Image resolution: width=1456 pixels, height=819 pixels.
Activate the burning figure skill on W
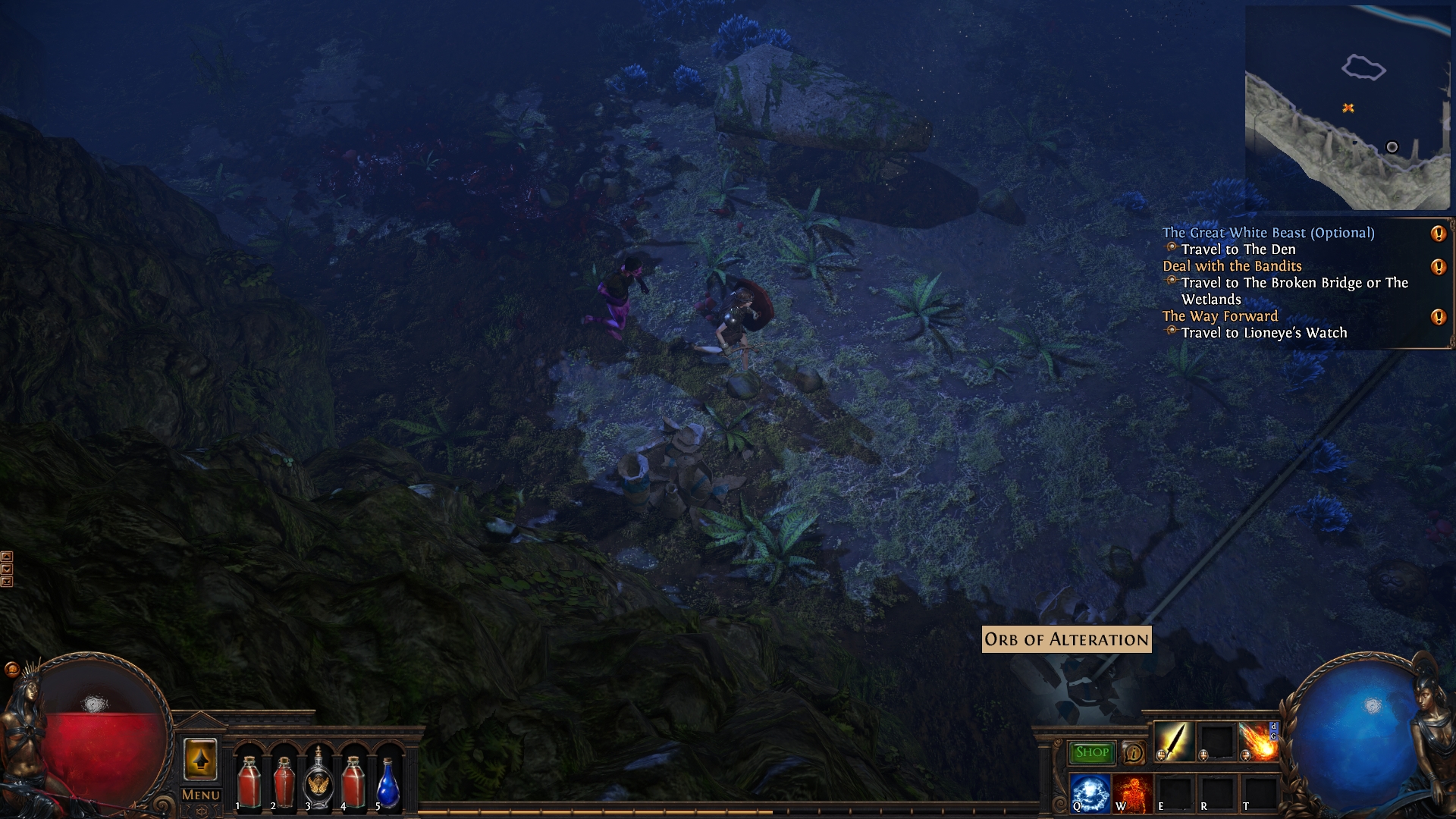coord(1132,792)
